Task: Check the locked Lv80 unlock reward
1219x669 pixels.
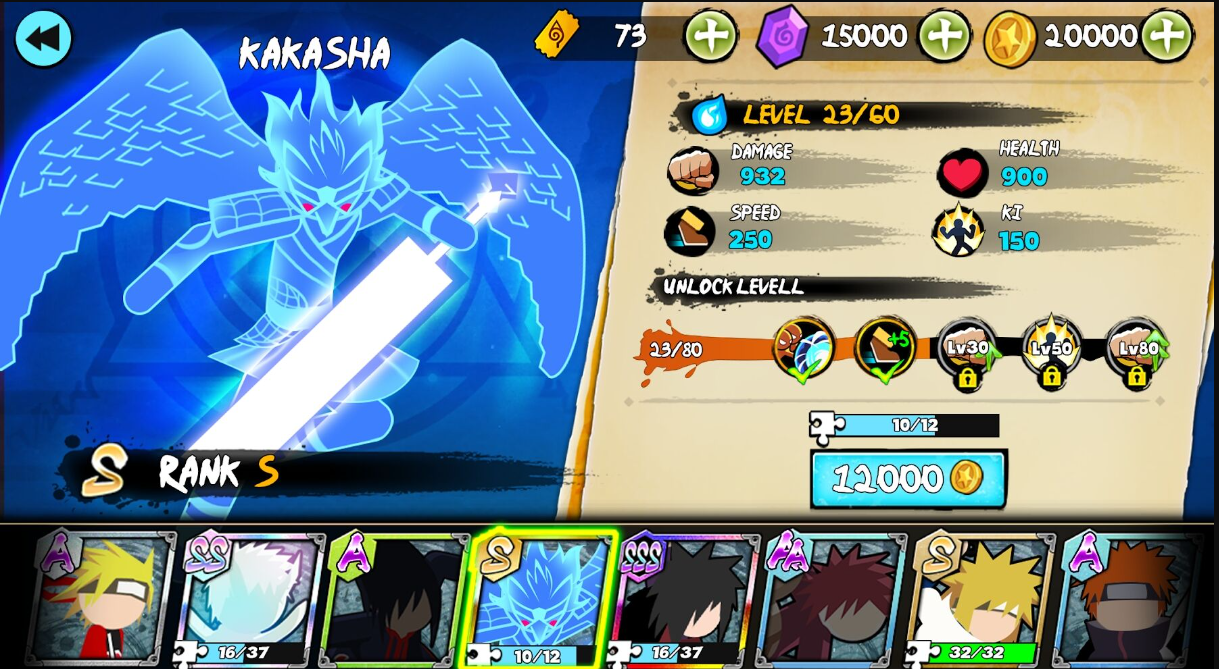Action: (x=1136, y=351)
